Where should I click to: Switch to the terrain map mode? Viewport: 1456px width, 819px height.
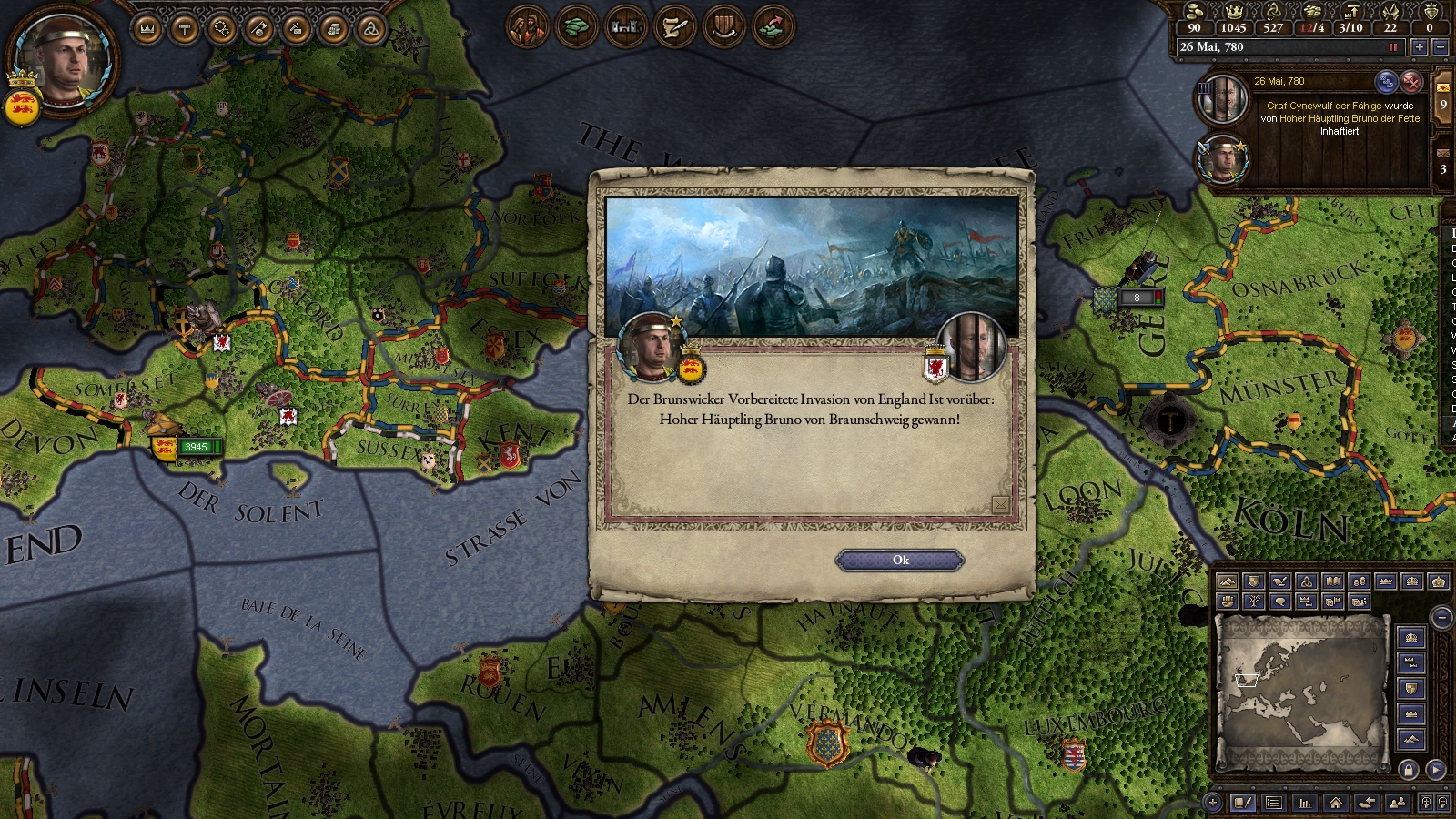tap(1227, 581)
